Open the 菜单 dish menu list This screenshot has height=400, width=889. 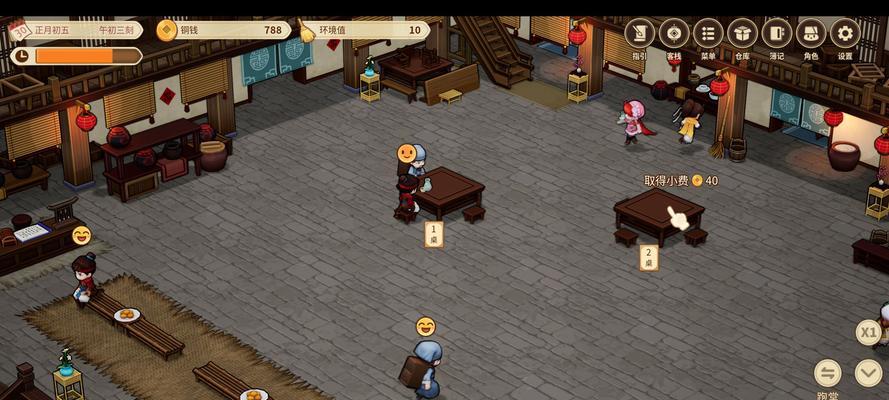click(708, 34)
